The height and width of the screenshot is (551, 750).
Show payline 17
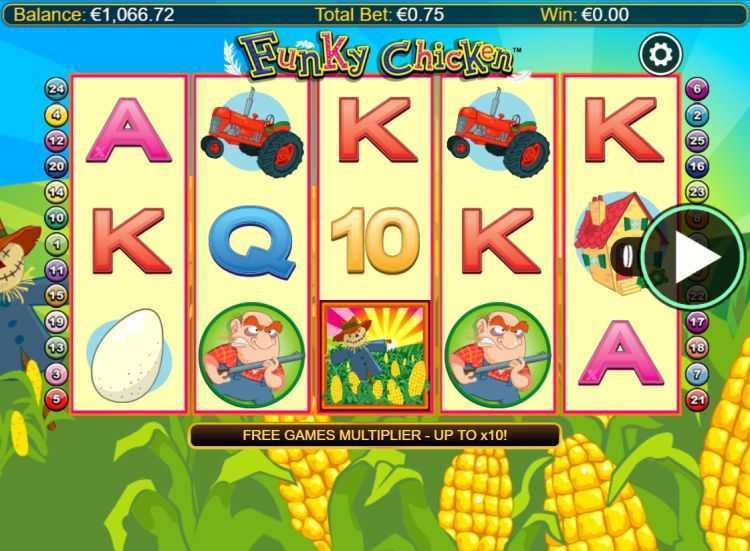tap(696, 322)
